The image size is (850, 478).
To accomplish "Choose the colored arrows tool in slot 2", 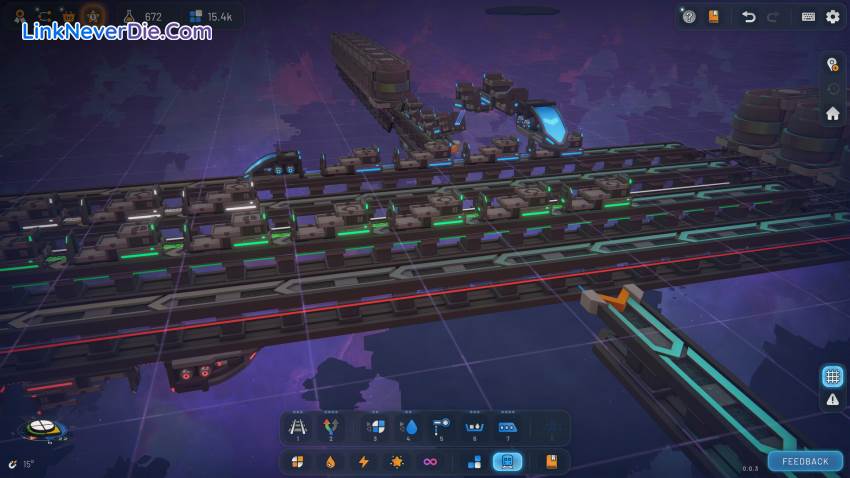I will pyautogui.click(x=330, y=428).
